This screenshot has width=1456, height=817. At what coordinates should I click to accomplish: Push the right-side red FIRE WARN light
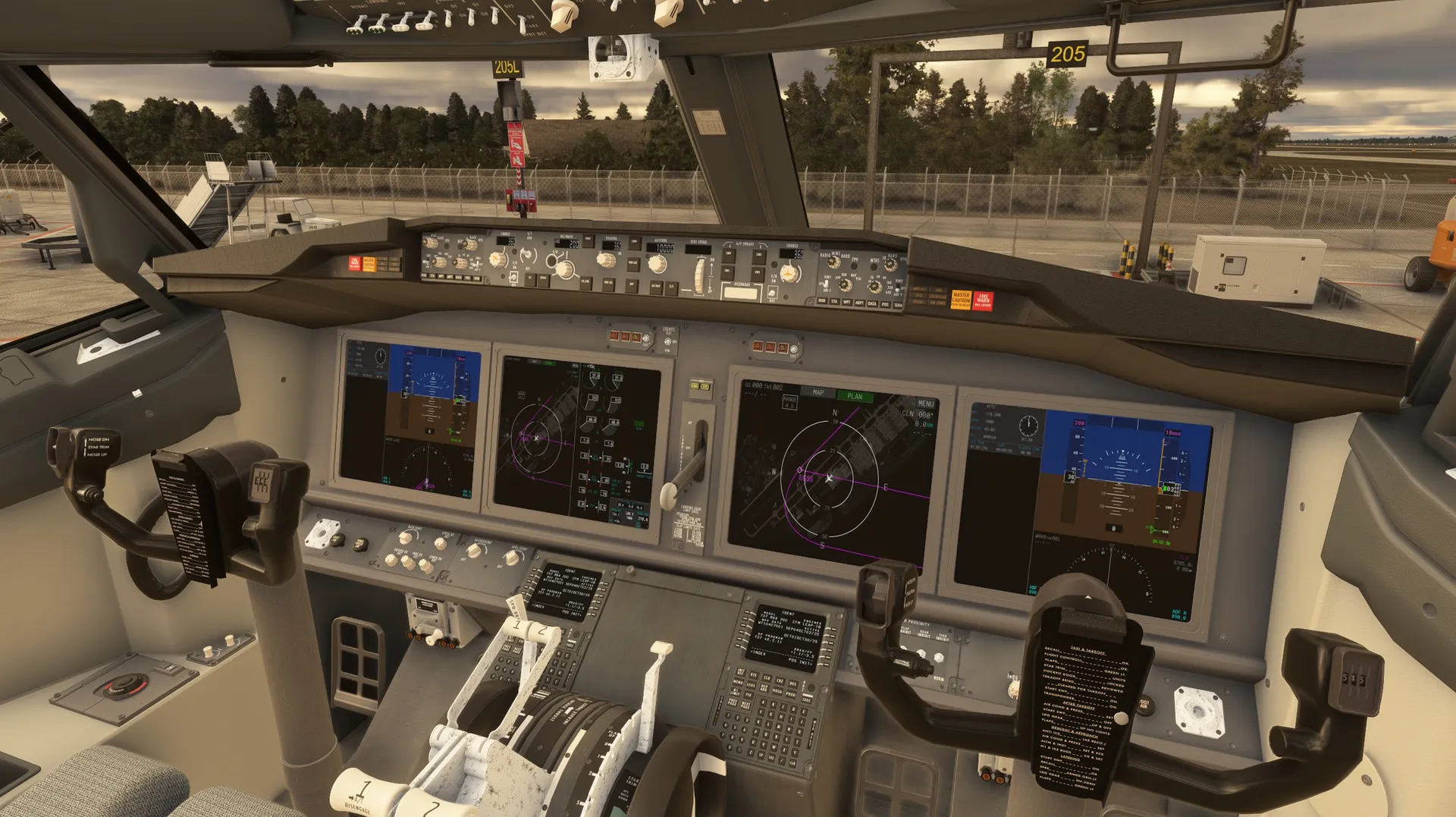[983, 300]
